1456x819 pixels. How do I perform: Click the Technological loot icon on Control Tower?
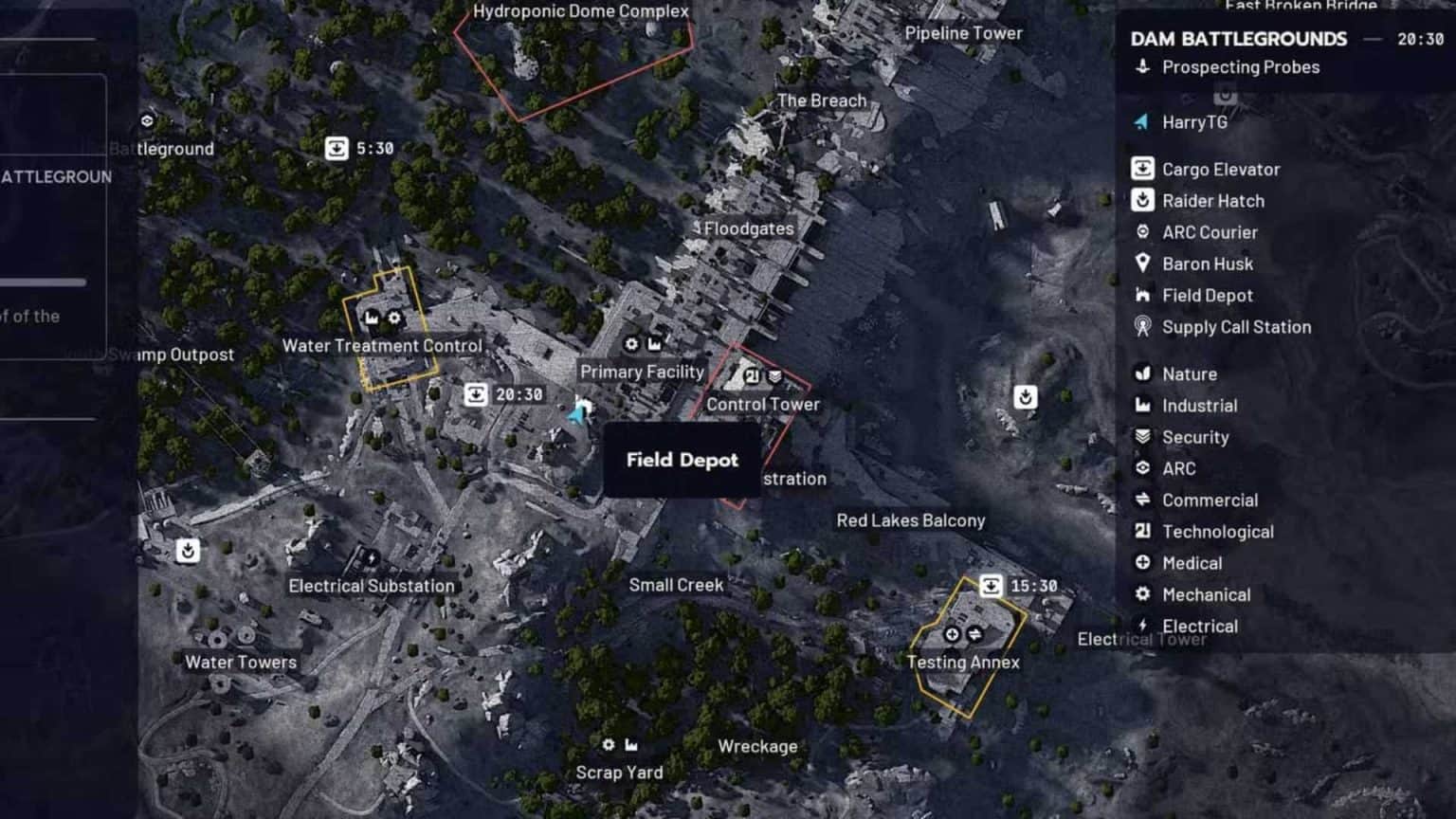click(751, 374)
